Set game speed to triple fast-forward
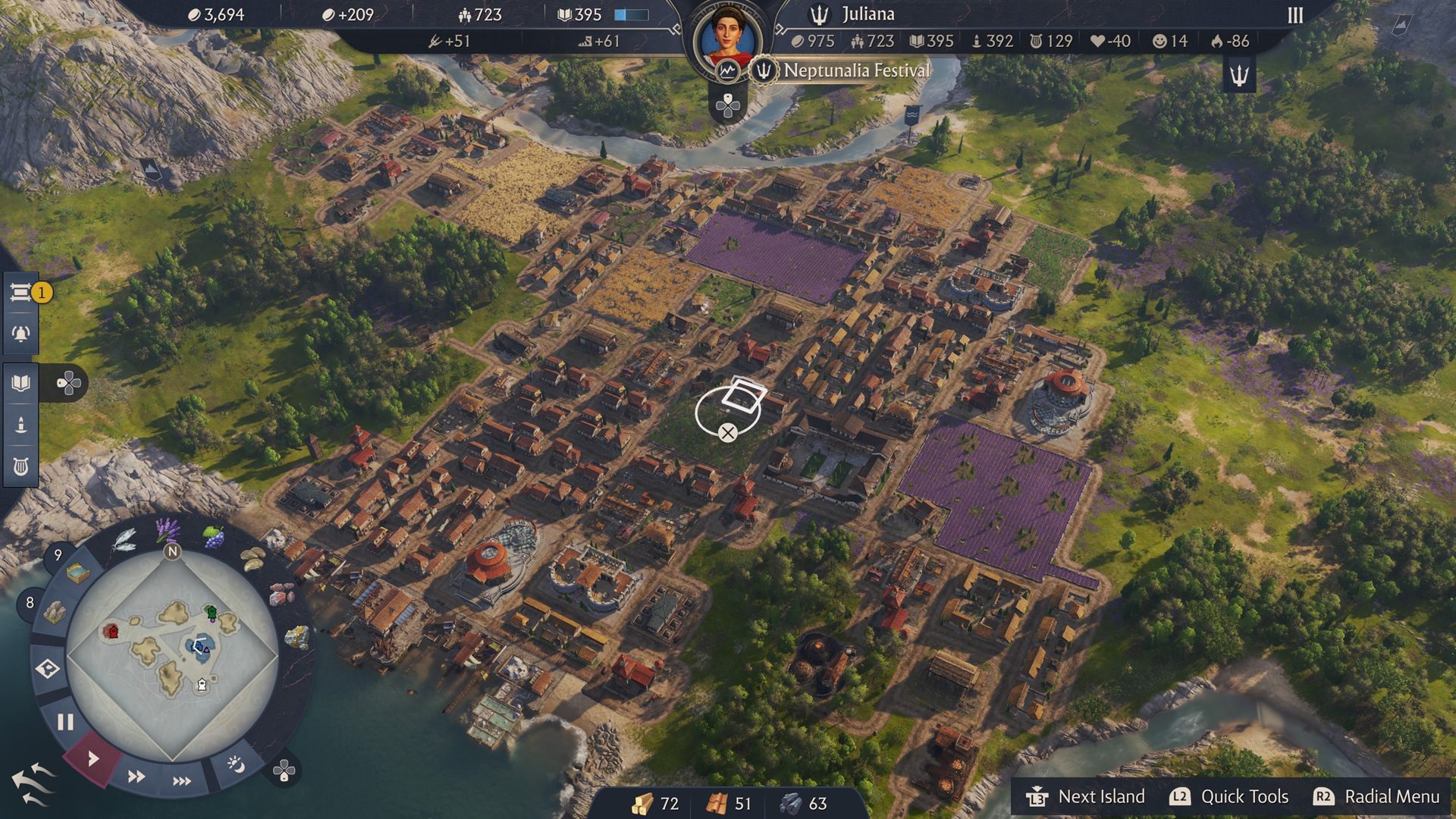The width and height of the screenshot is (1456, 819). pos(182,781)
